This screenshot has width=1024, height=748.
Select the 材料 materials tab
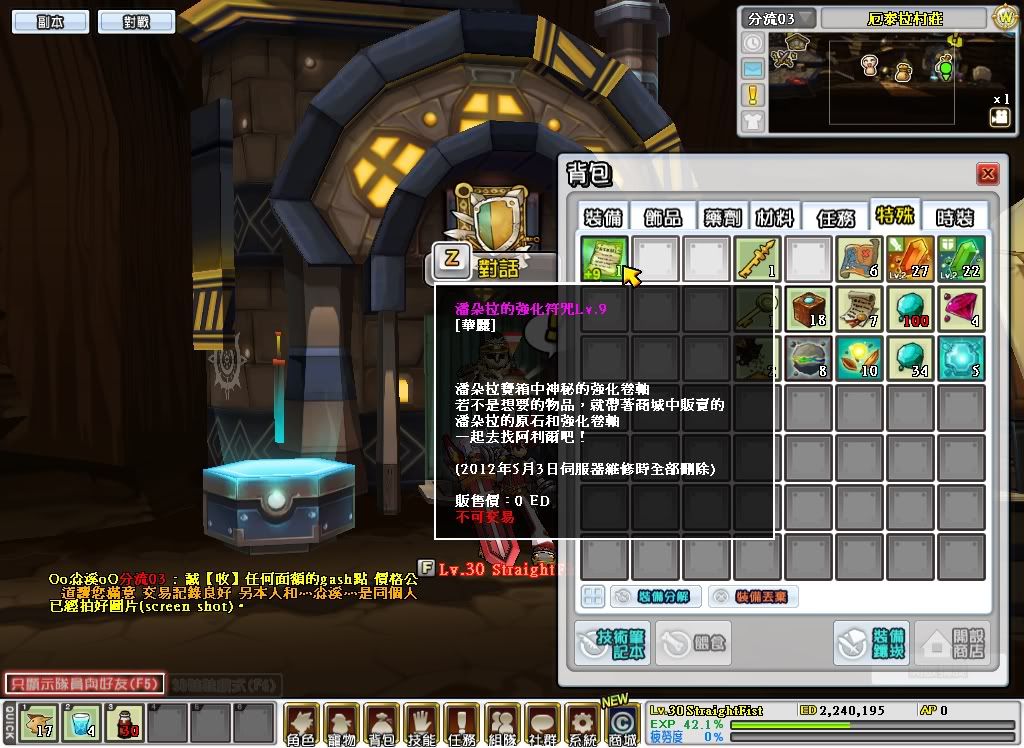776,217
